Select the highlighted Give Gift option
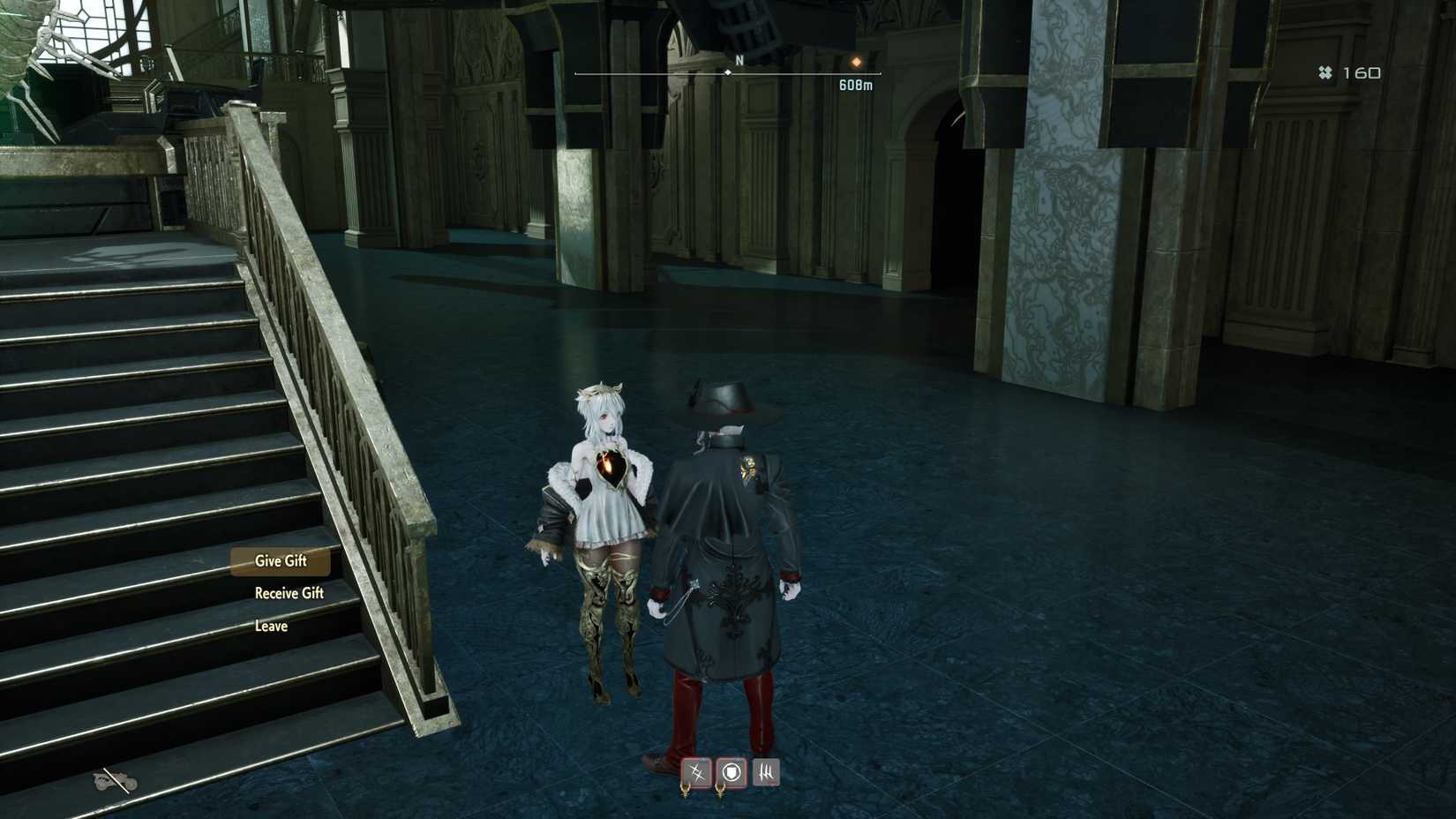The width and height of the screenshot is (1456, 819). click(x=280, y=560)
